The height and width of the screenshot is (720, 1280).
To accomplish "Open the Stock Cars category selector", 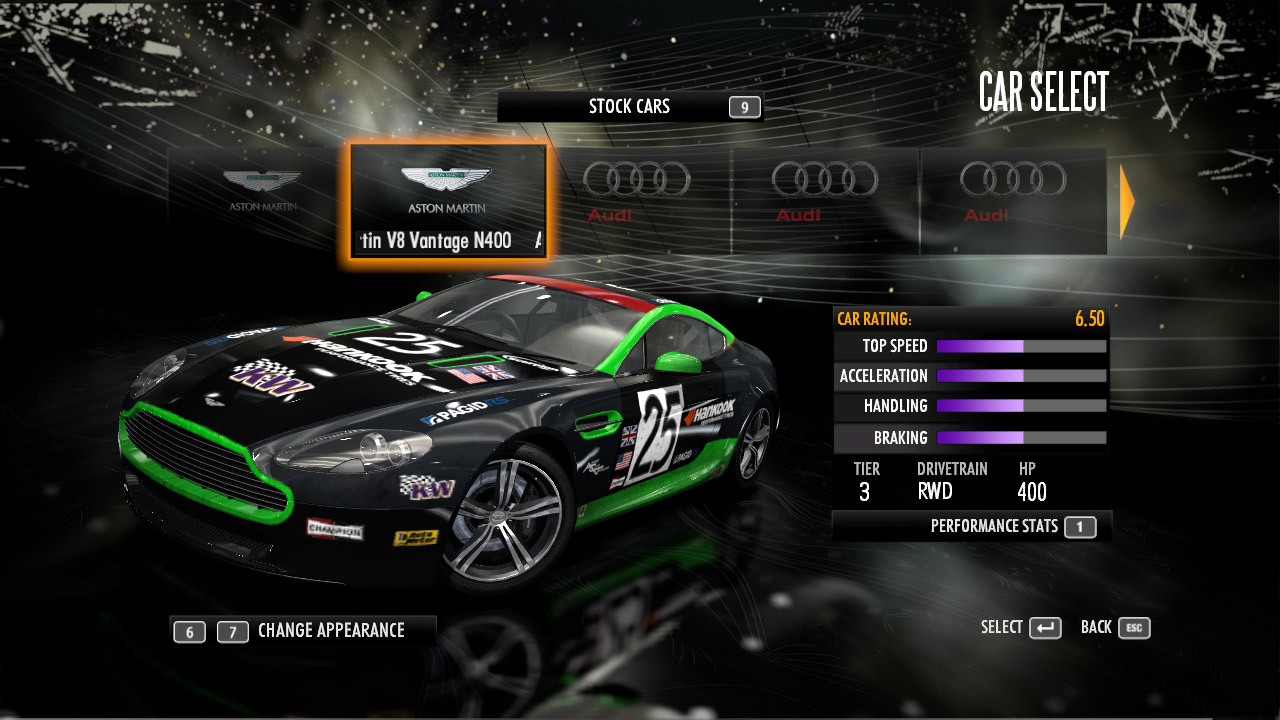I will click(x=629, y=107).
